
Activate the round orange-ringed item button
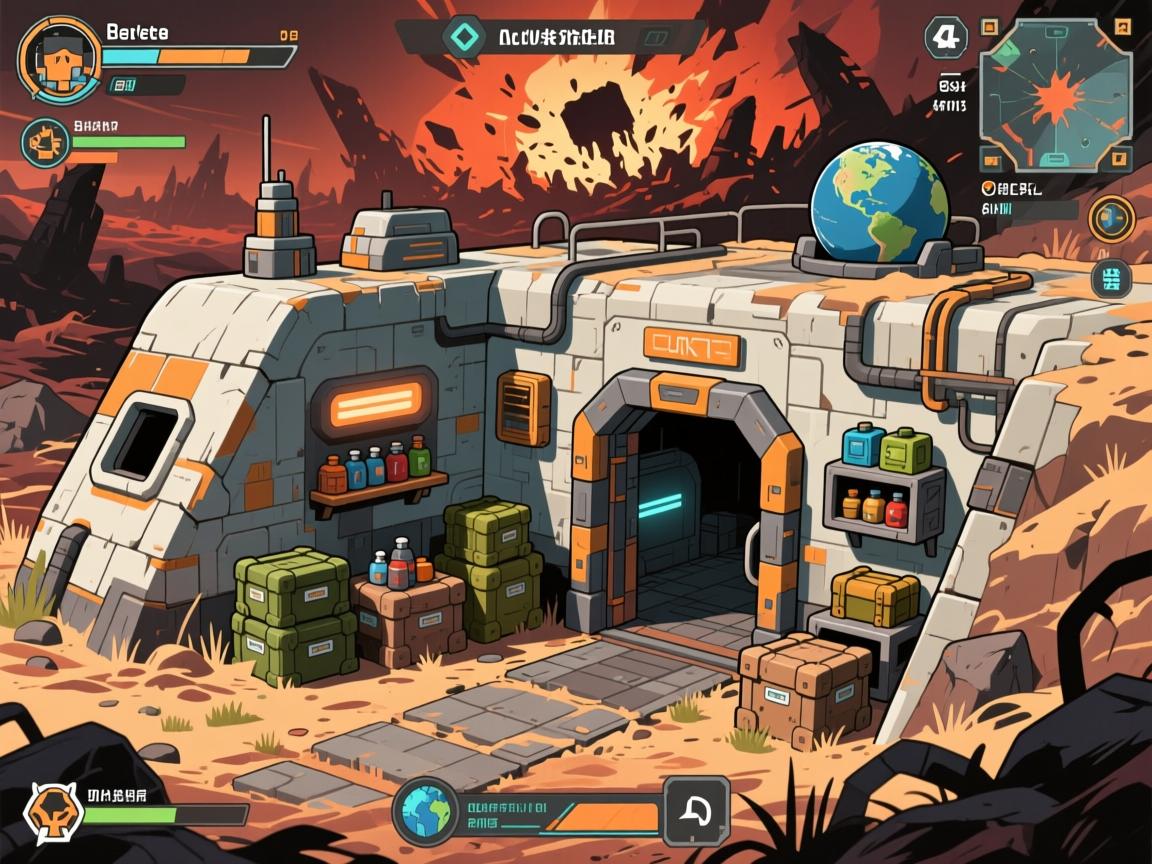click(1110, 217)
